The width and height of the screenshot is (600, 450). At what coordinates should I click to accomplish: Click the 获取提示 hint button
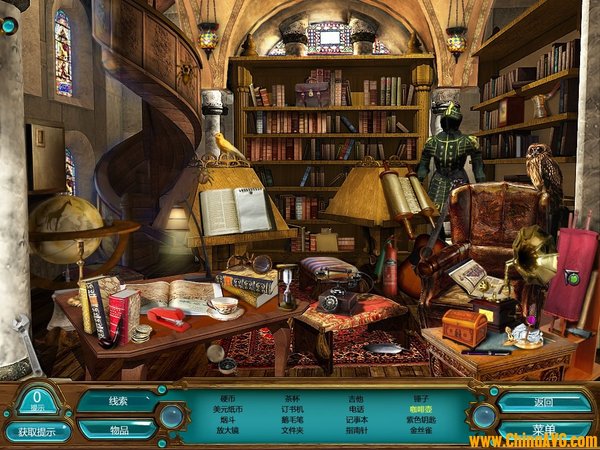click(x=38, y=432)
